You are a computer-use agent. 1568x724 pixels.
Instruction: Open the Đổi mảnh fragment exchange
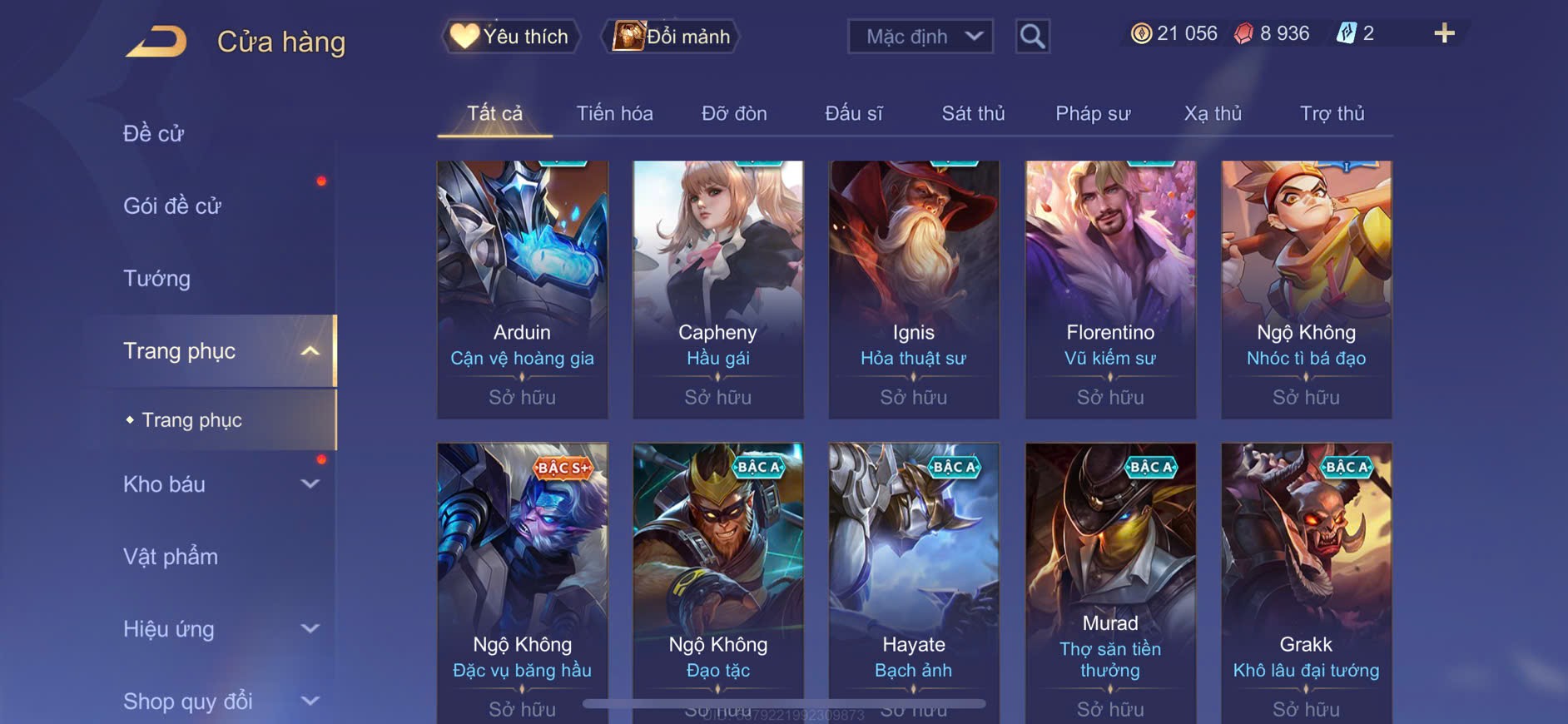[x=671, y=37]
